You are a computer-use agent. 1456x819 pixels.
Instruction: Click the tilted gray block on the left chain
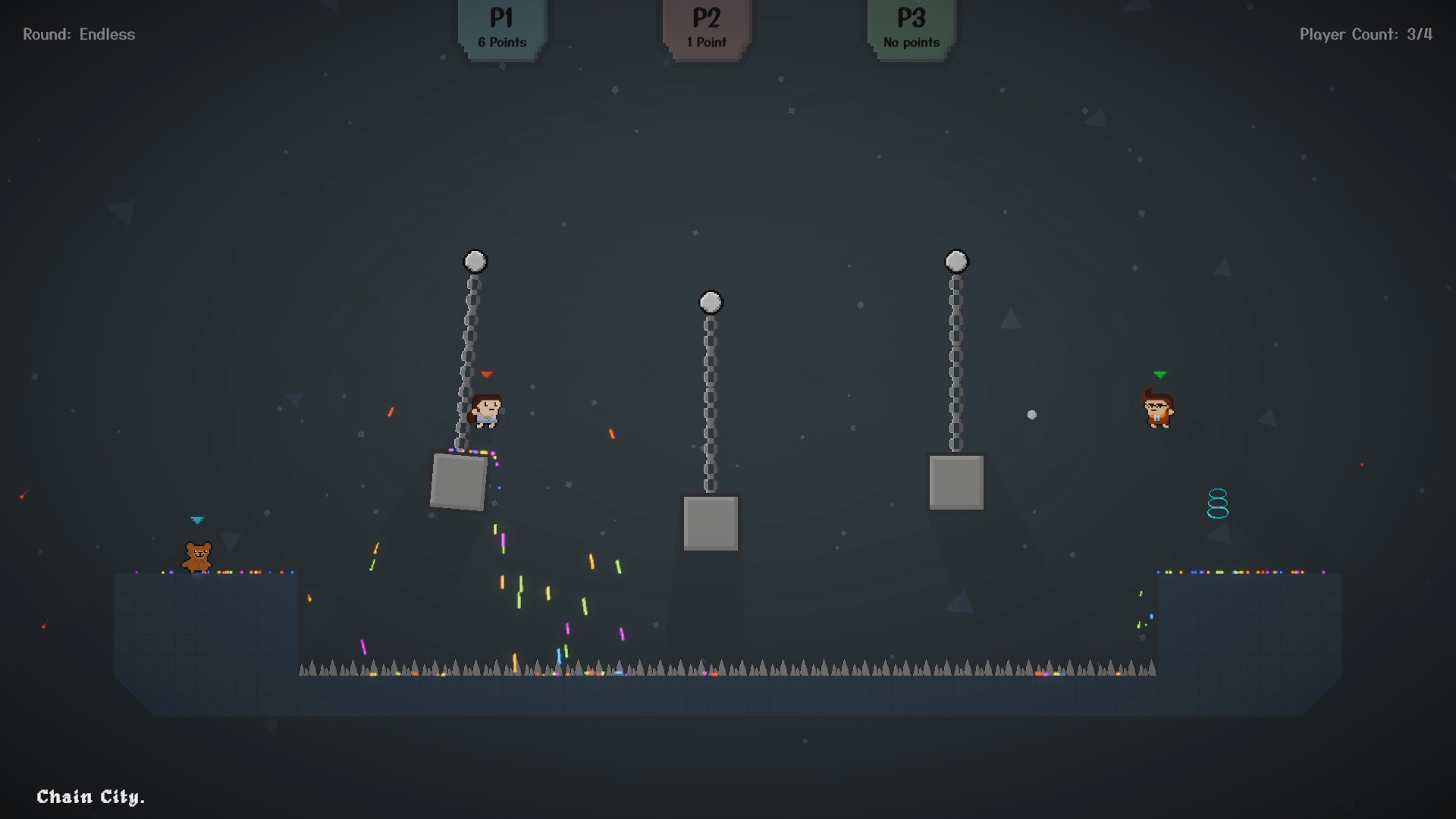click(x=458, y=484)
